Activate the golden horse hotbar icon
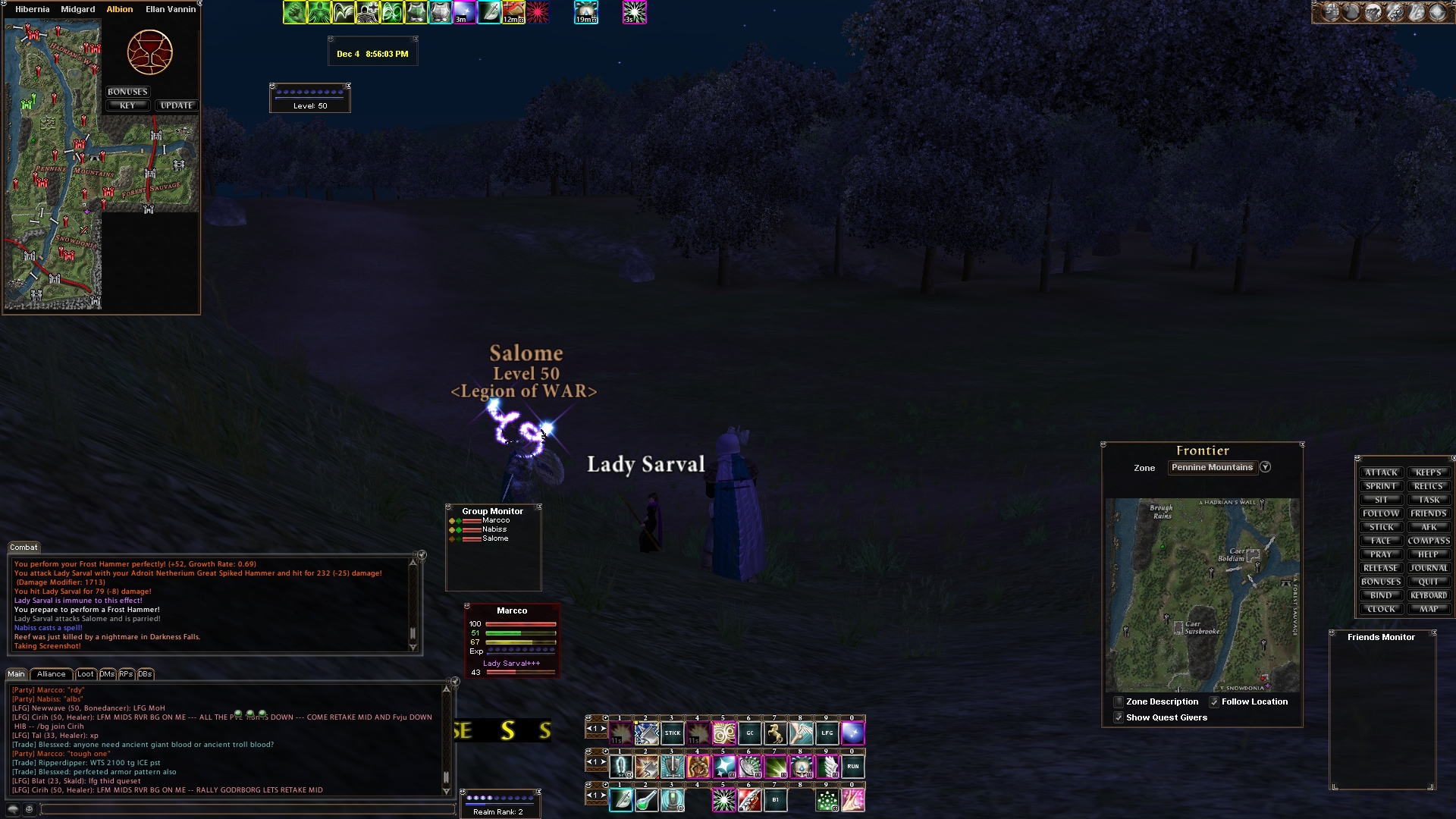 coord(775,733)
